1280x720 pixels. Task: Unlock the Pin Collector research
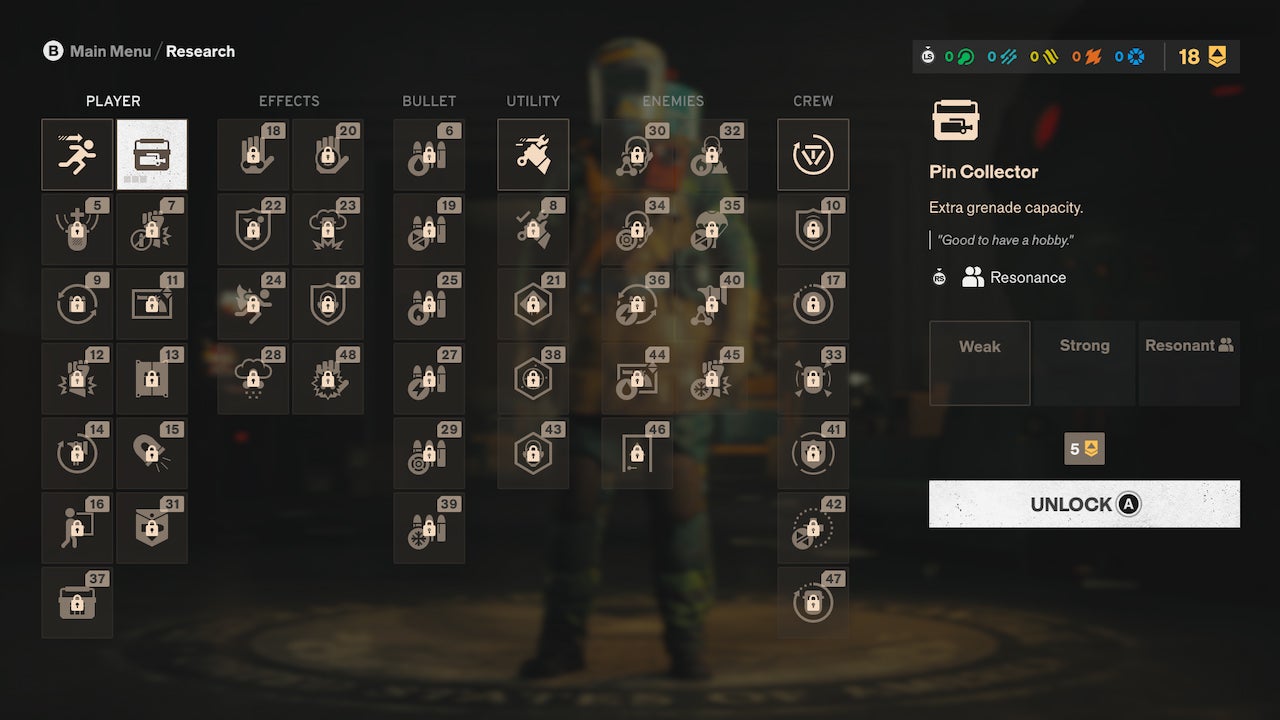coord(1084,504)
